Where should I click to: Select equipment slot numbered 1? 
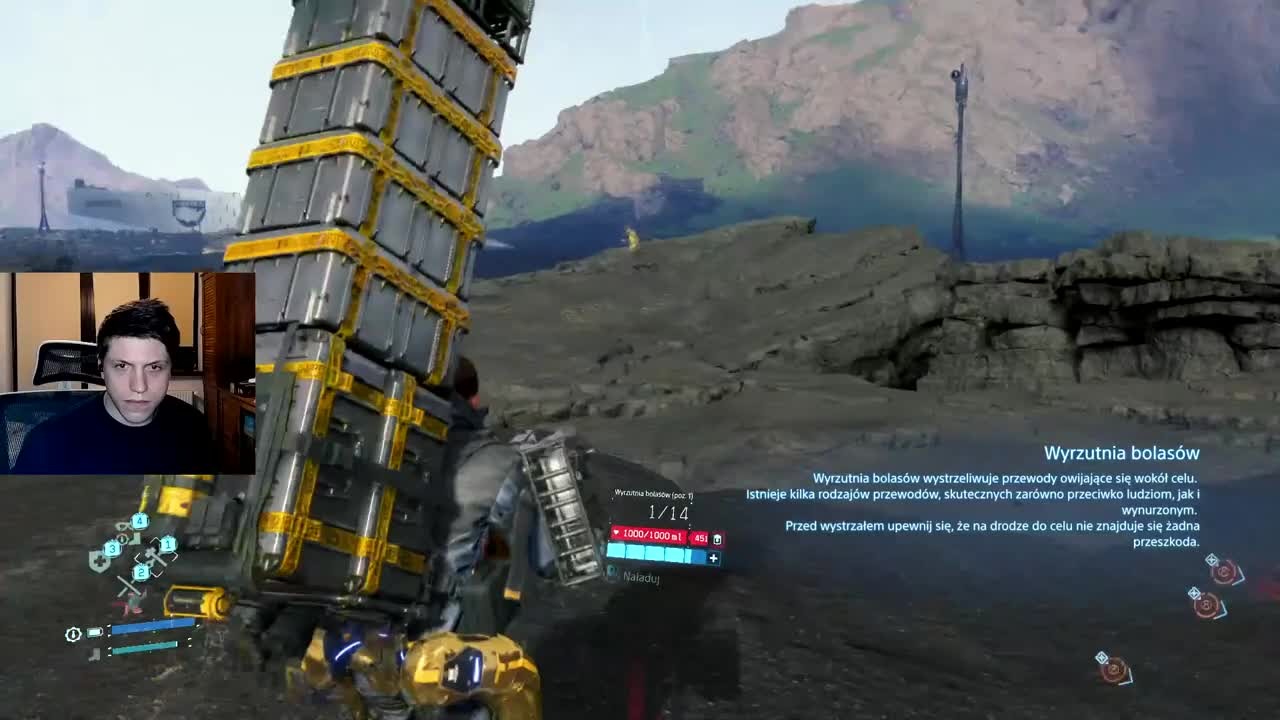coord(168,545)
